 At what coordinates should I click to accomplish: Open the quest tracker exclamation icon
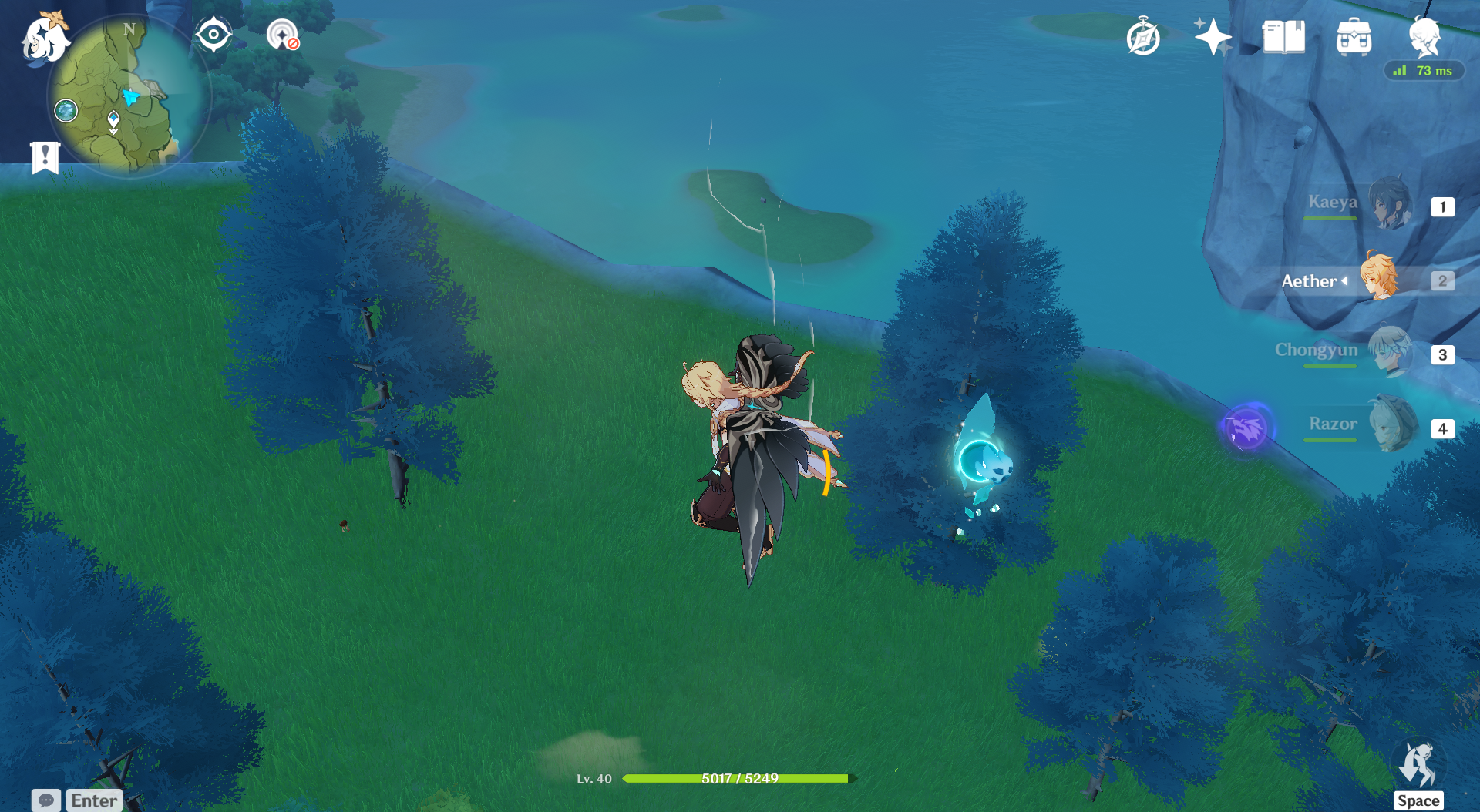tap(45, 157)
